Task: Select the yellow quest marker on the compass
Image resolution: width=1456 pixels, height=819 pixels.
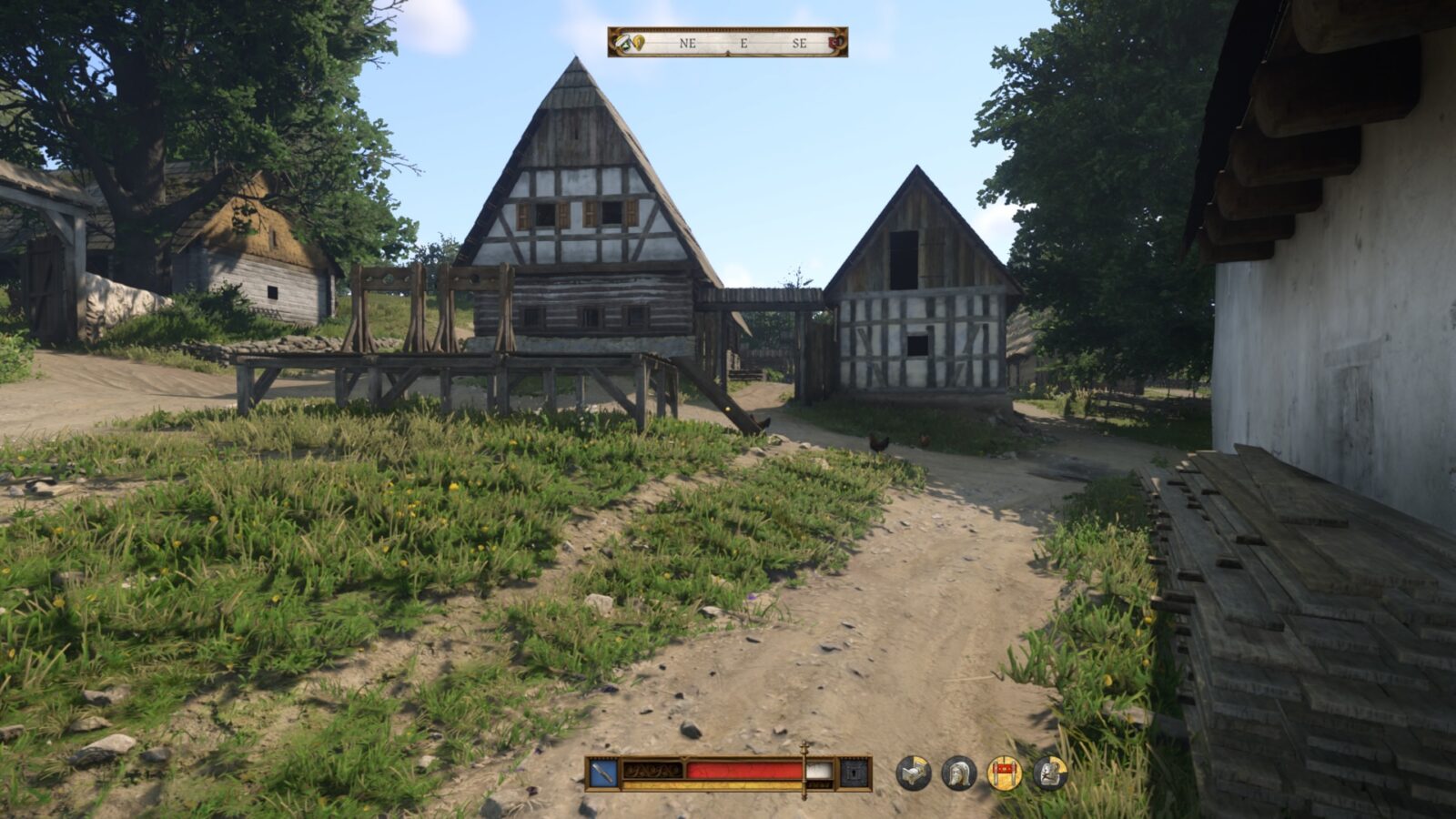Action: click(639, 42)
